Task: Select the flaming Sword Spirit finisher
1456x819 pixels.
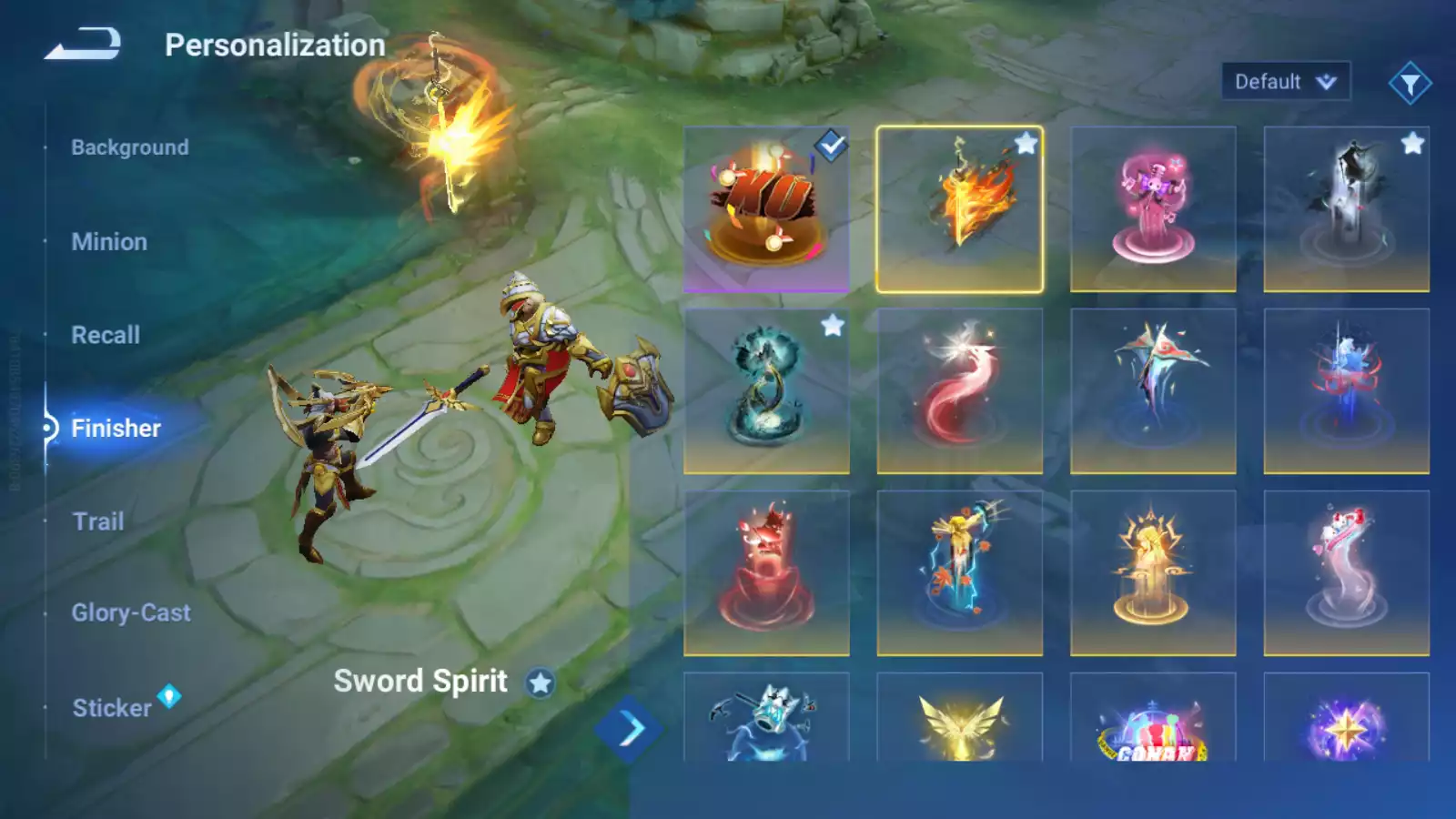Action: (x=959, y=209)
